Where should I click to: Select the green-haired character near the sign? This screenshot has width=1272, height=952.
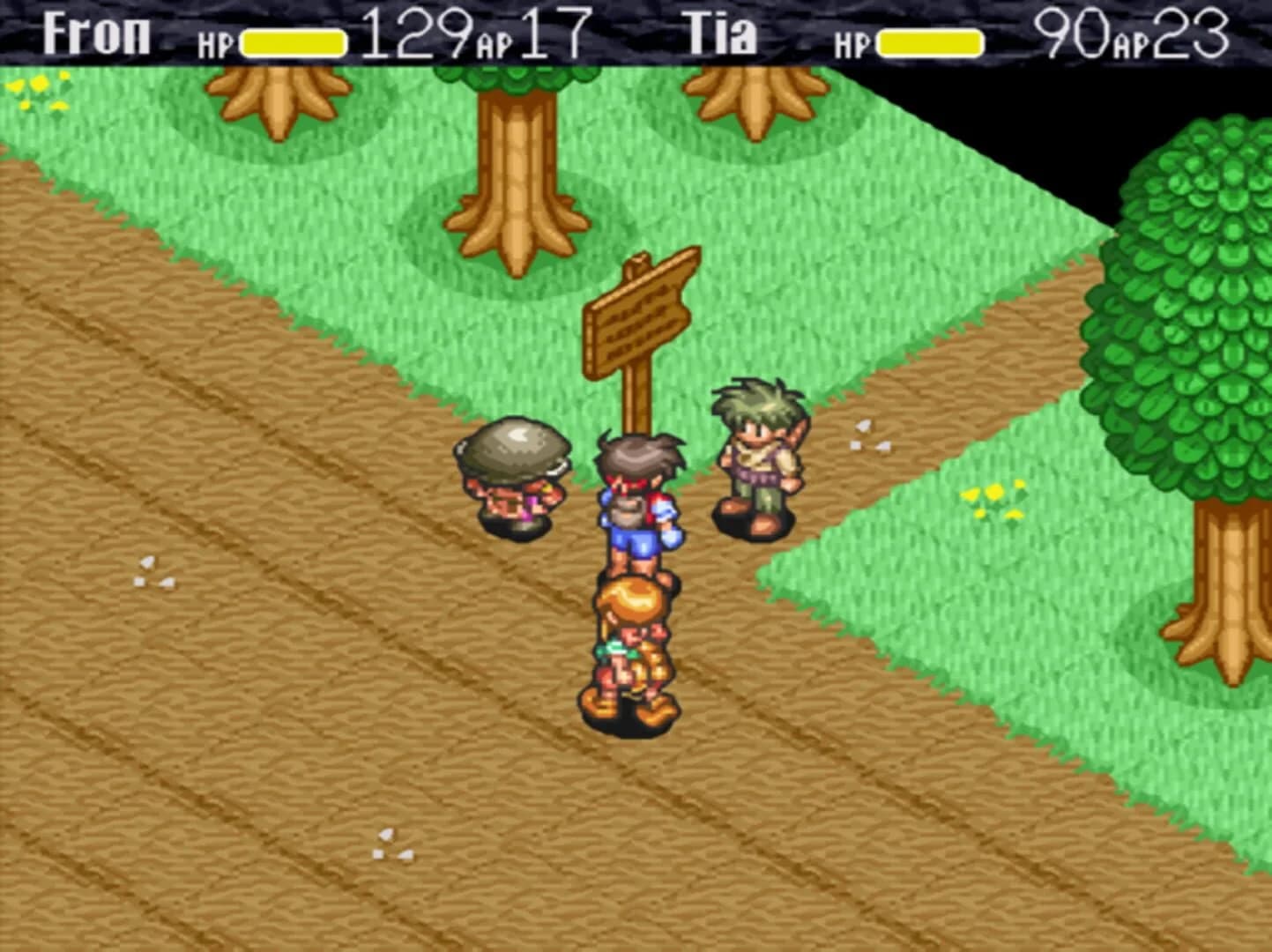756,458
